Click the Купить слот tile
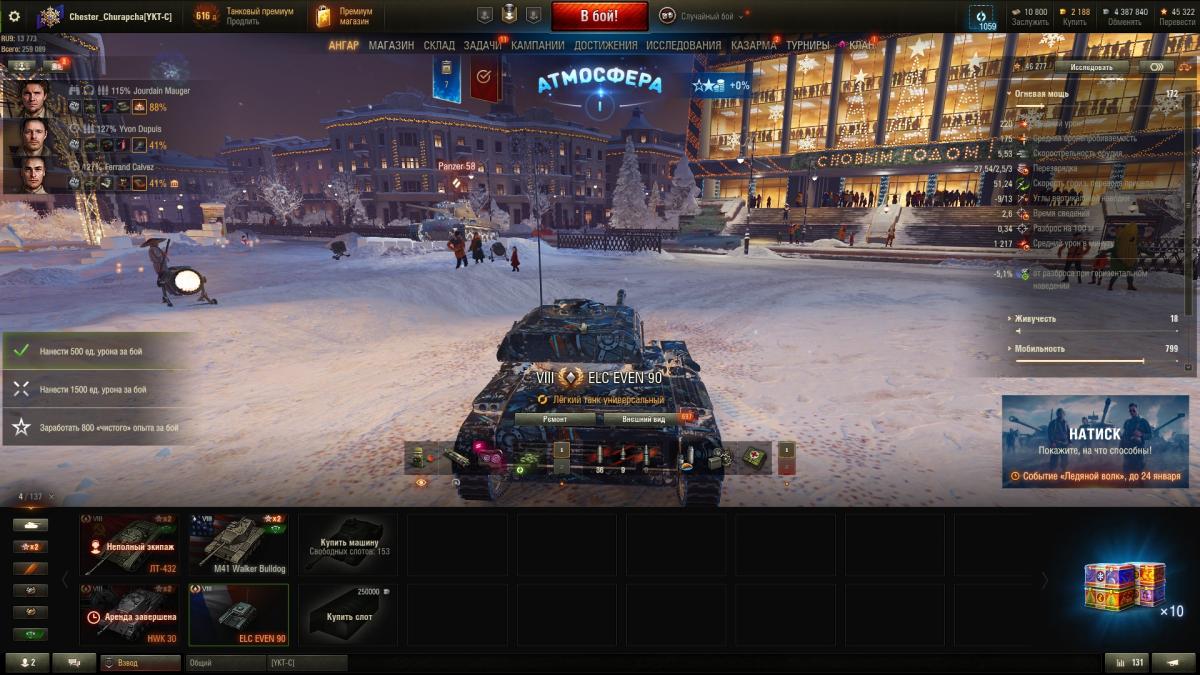The height and width of the screenshot is (675, 1200). 348,614
